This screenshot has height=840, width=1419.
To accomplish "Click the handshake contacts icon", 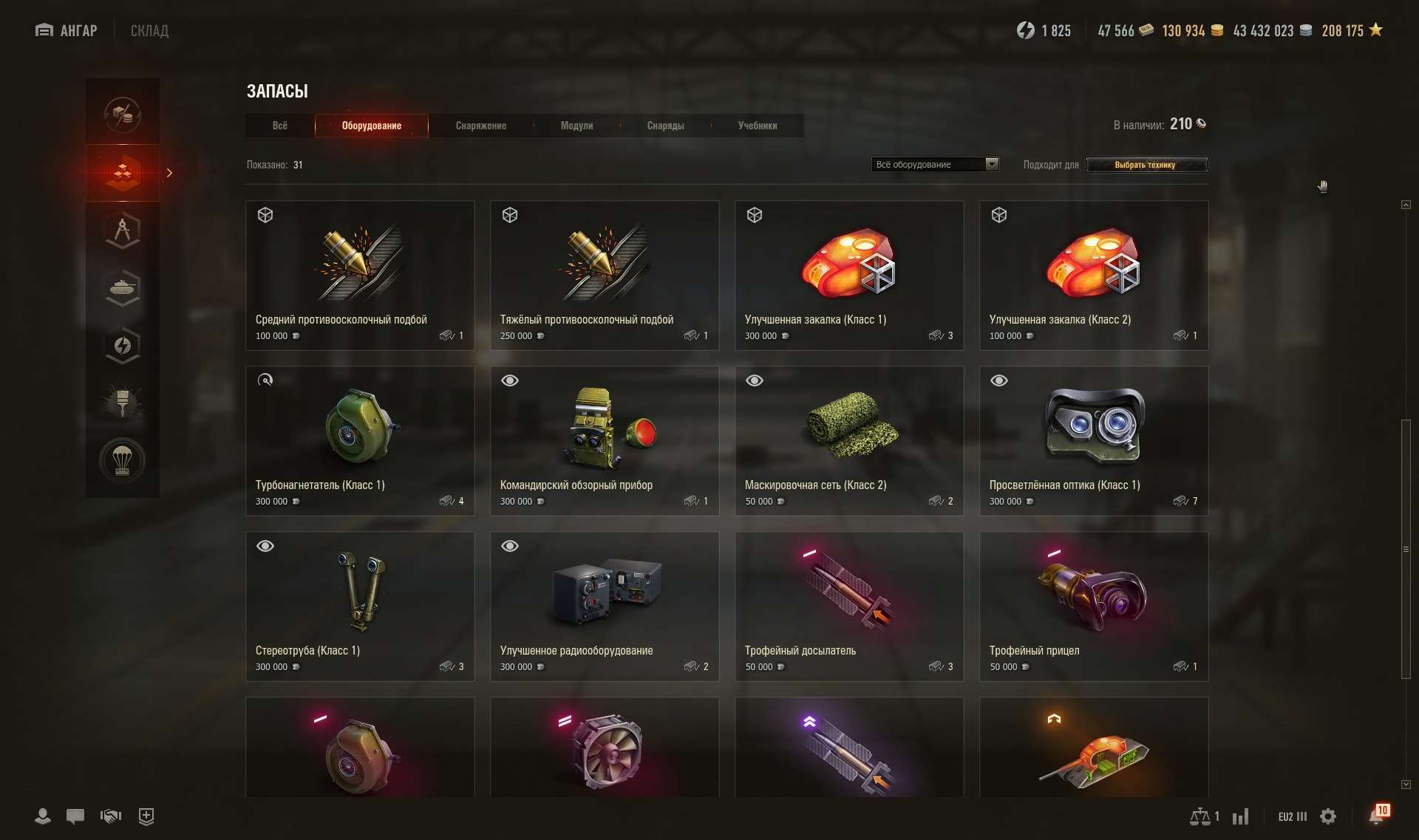I will [110, 816].
